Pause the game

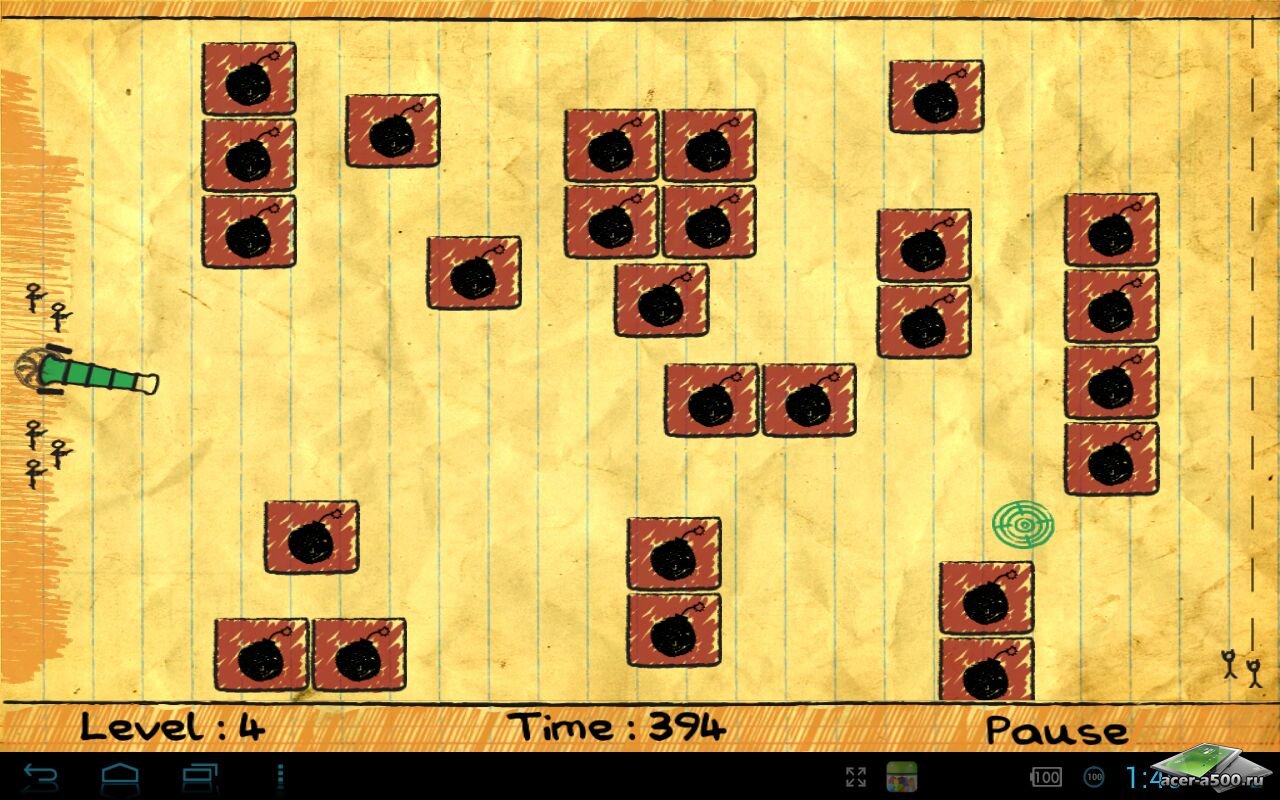(x=1056, y=729)
